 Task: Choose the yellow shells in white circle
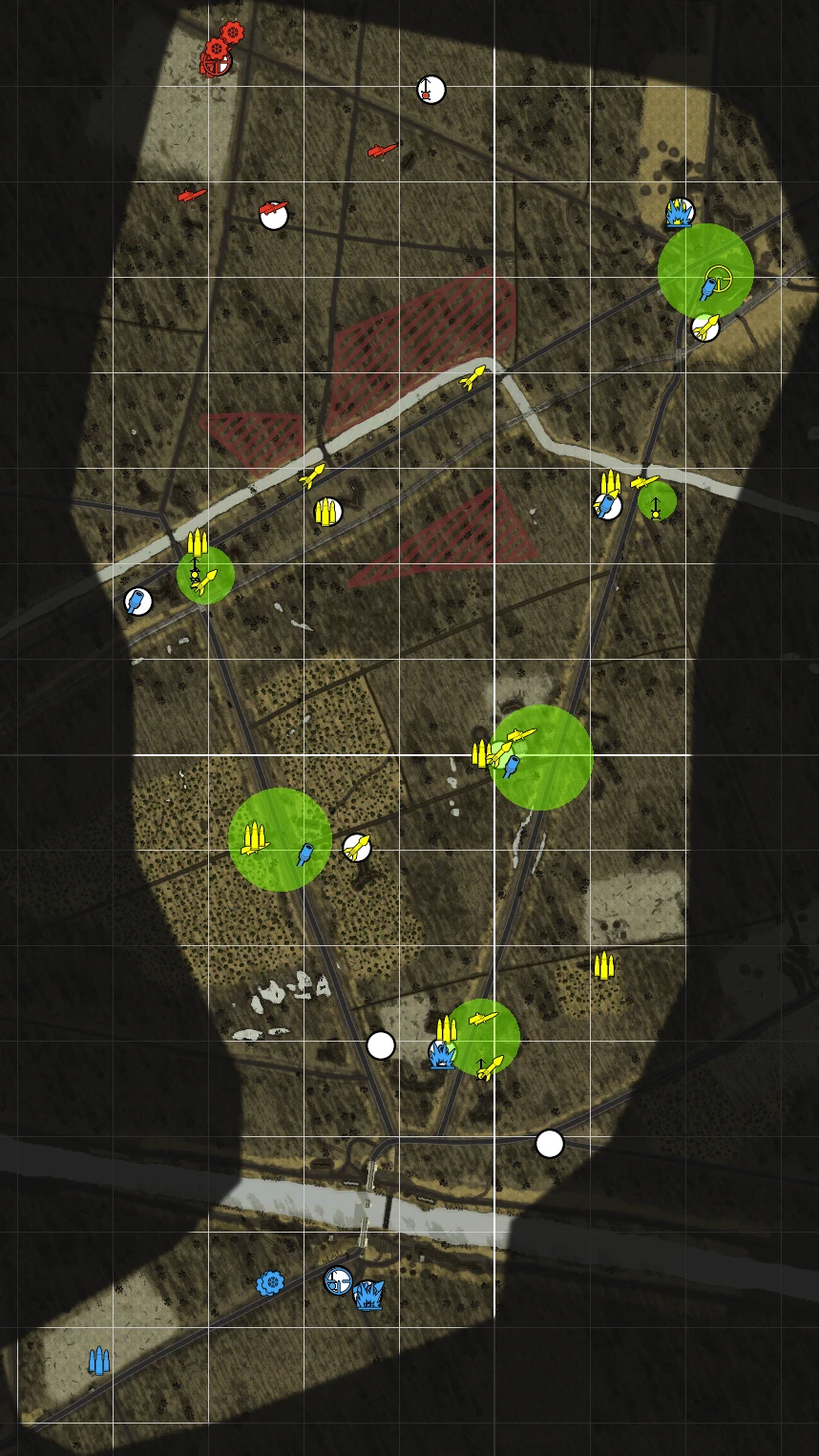point(327,512)
